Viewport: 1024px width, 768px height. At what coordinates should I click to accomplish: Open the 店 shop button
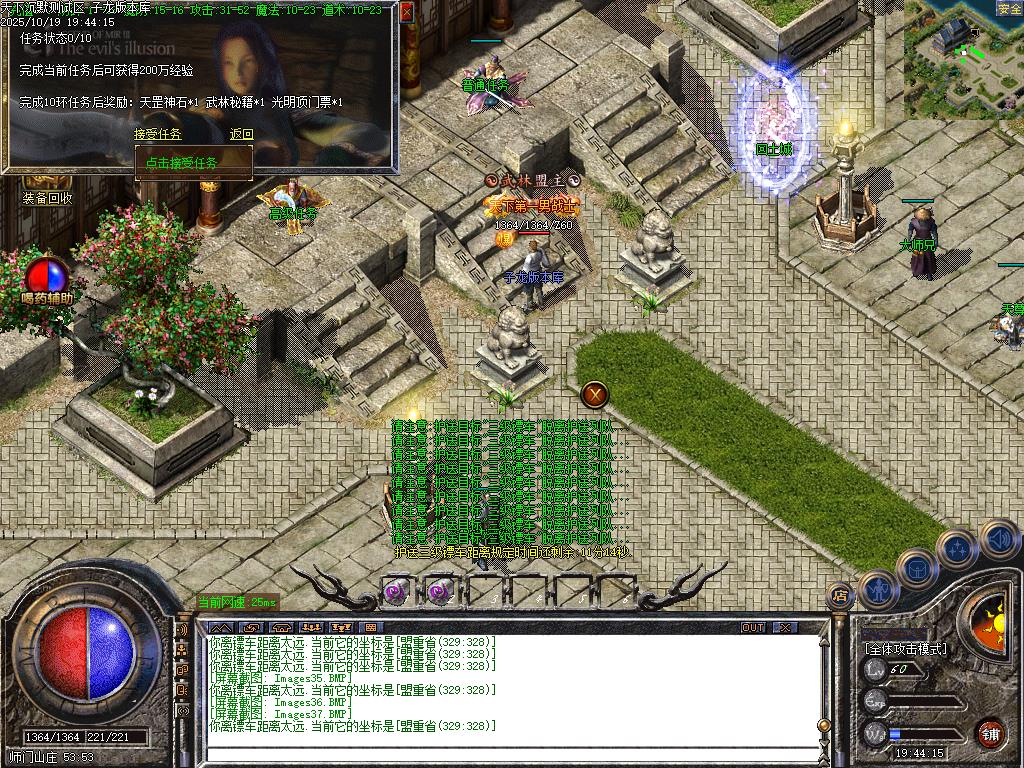840,596
